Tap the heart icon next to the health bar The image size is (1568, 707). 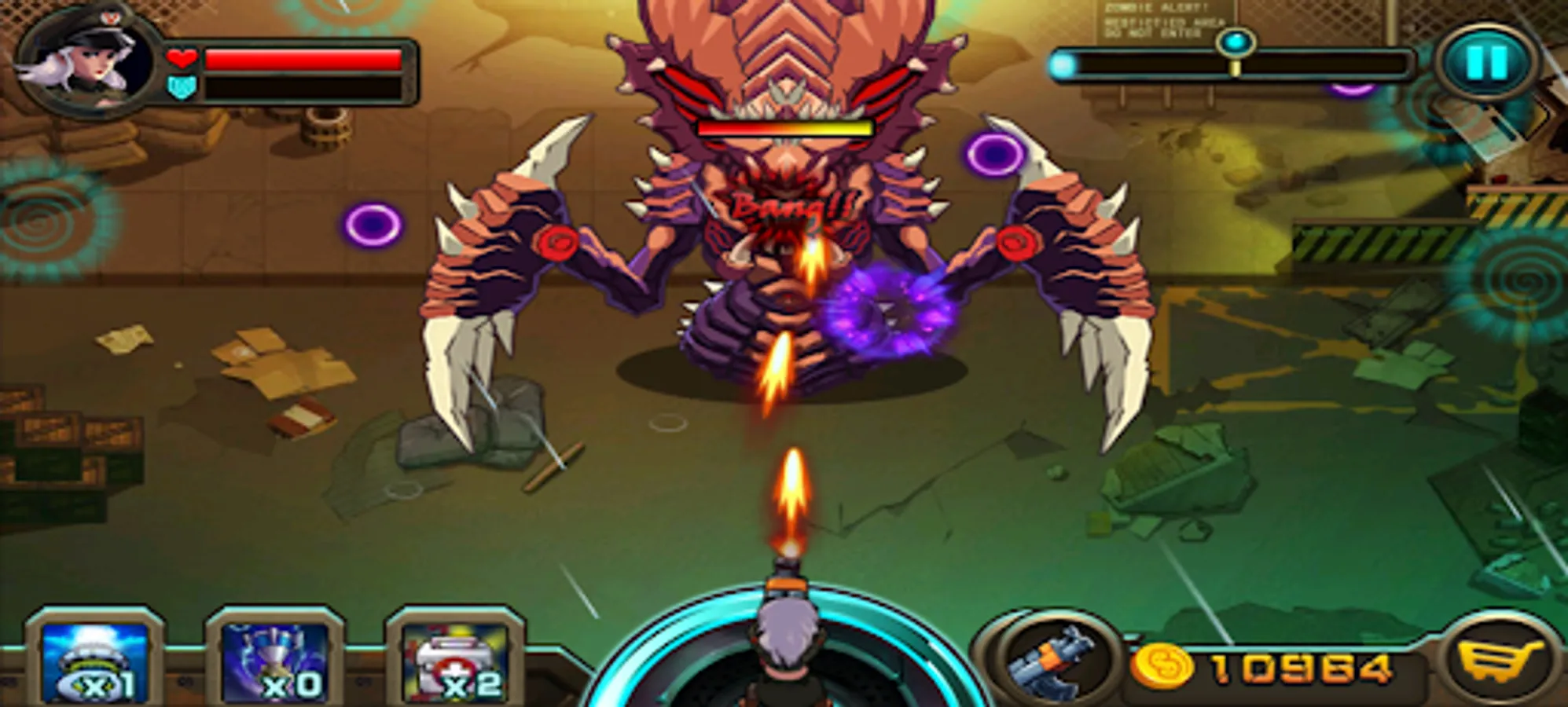click(181, 57)
